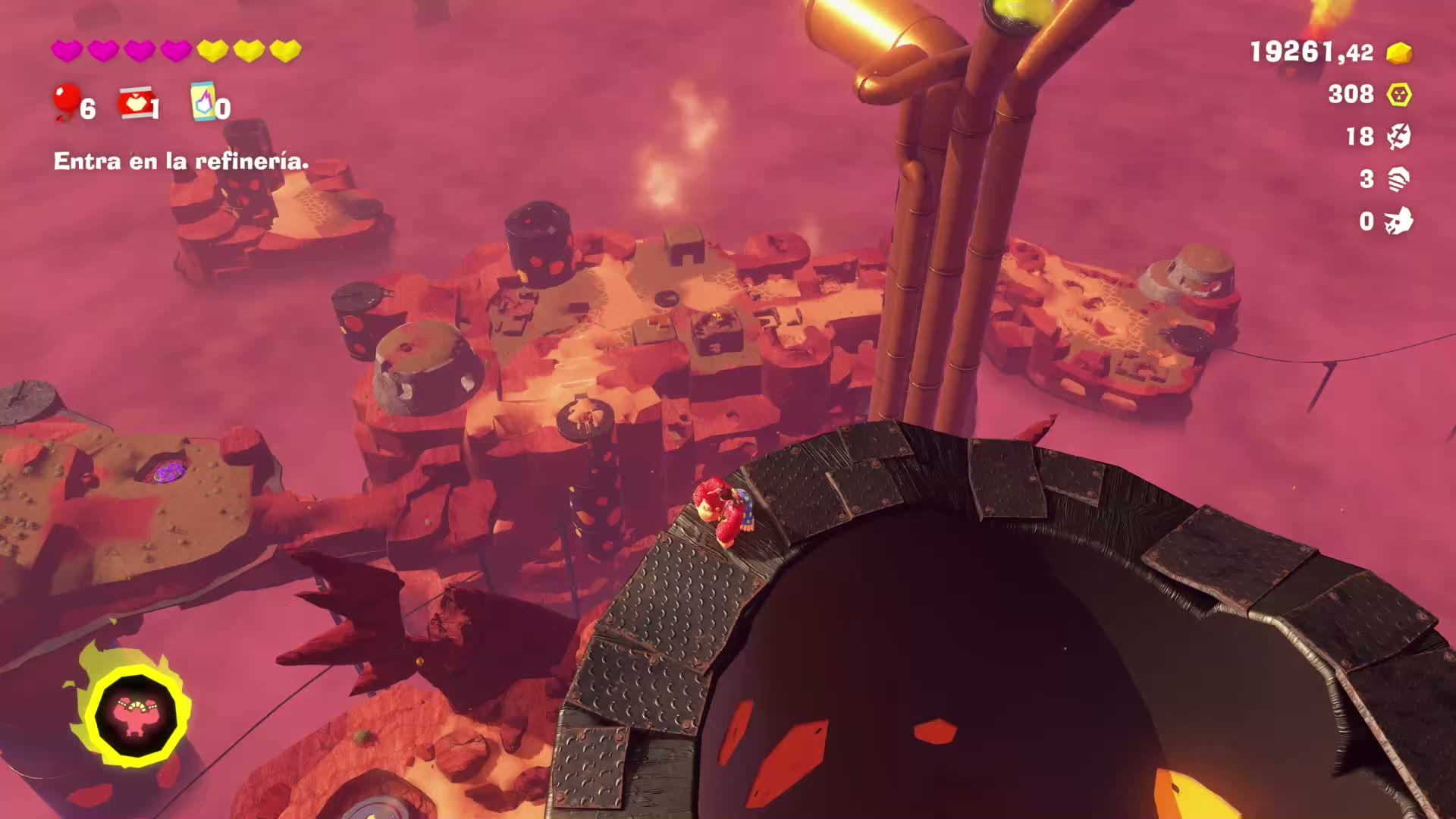Click the fossil icon beside the 18 count
Image resolution: width=1456 pixels, height=819 pixels.
pyautogui.click(x=1398, y=136)
